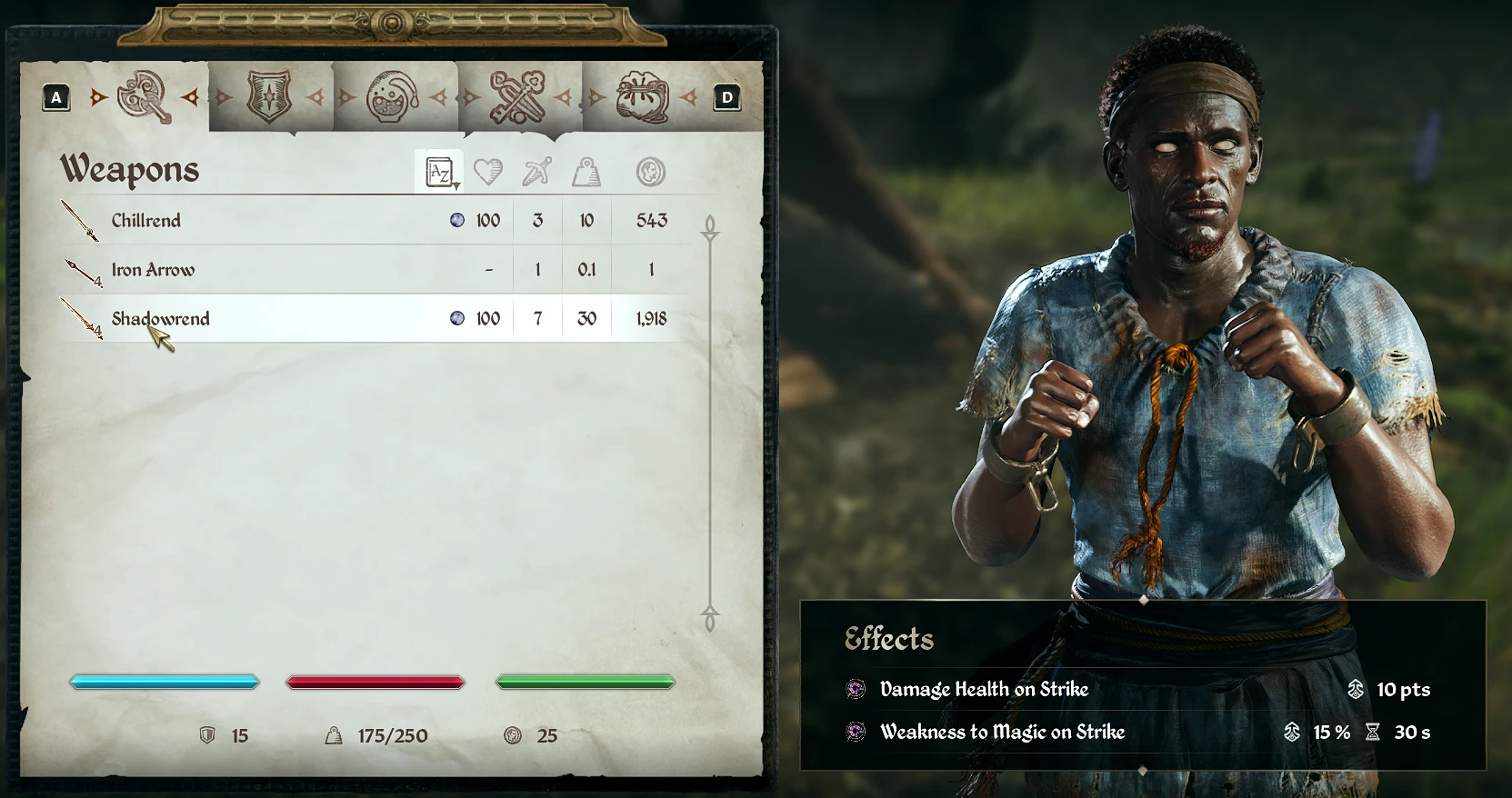The image size is (1512, 798).
Task: Switch to the armor shield tab
Action: [x=269, y=97]
